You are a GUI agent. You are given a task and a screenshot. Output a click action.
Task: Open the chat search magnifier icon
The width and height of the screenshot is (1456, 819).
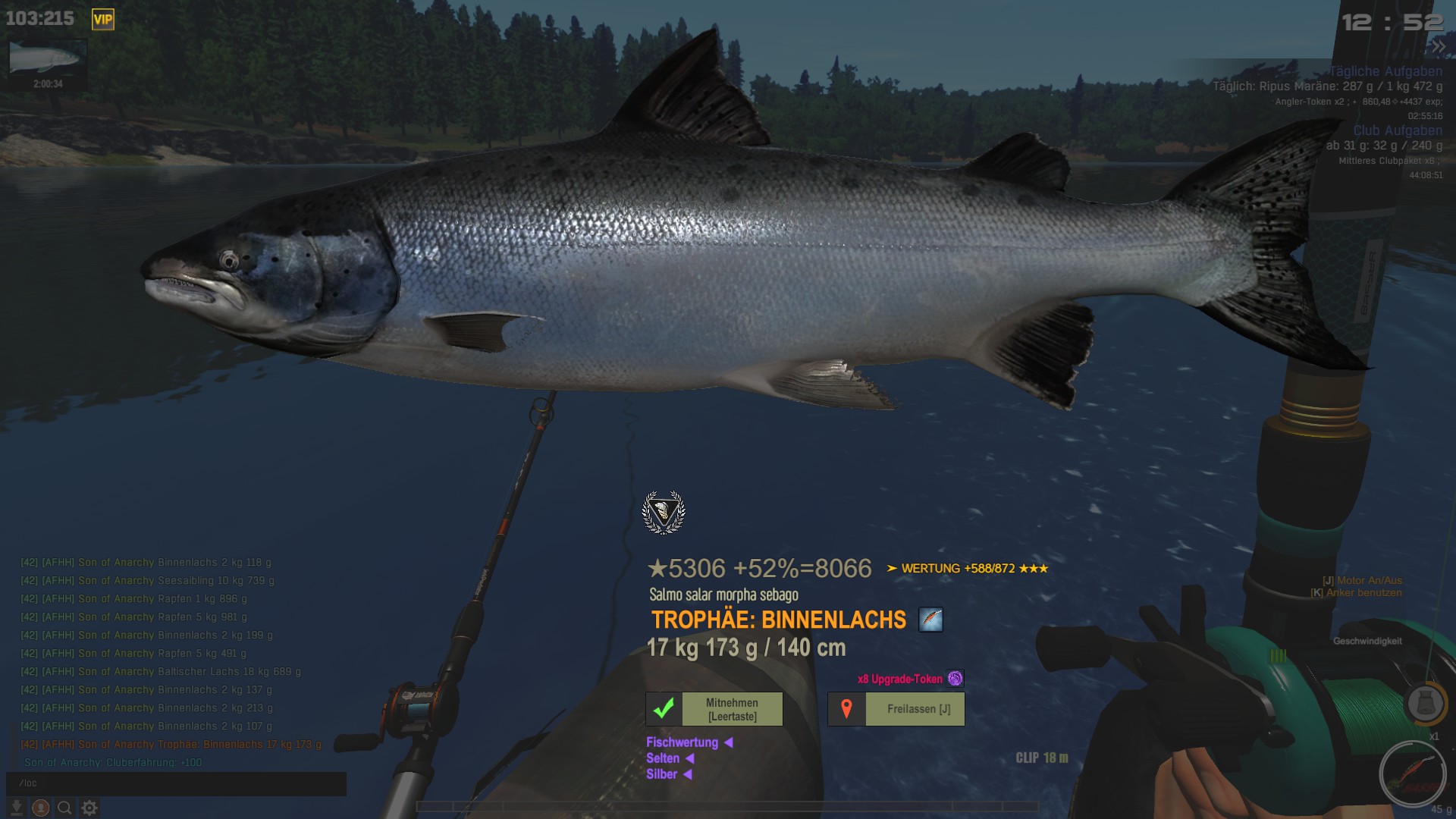point(65,808)
